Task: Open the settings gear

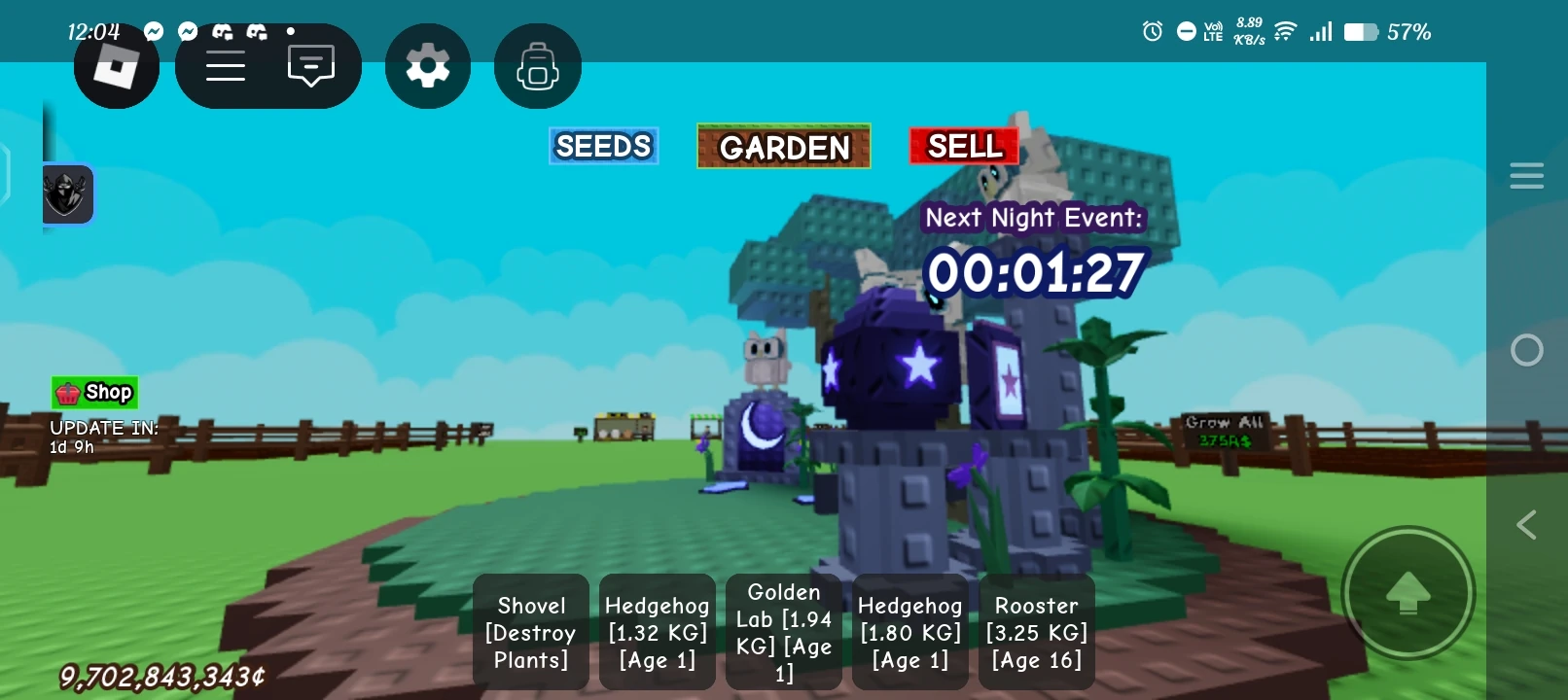Action: (427, 64)
